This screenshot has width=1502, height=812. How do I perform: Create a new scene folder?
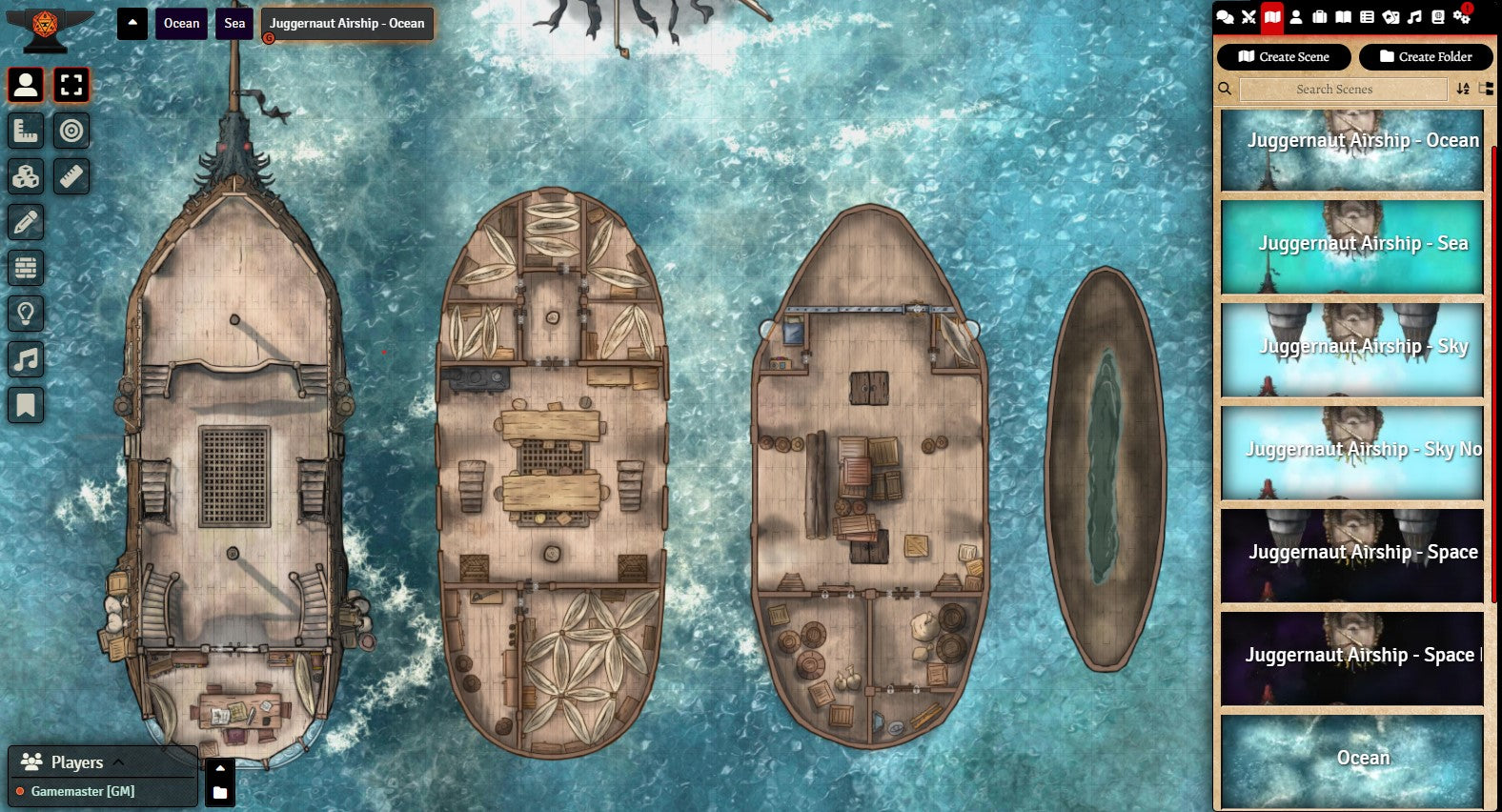point(1425,57)
